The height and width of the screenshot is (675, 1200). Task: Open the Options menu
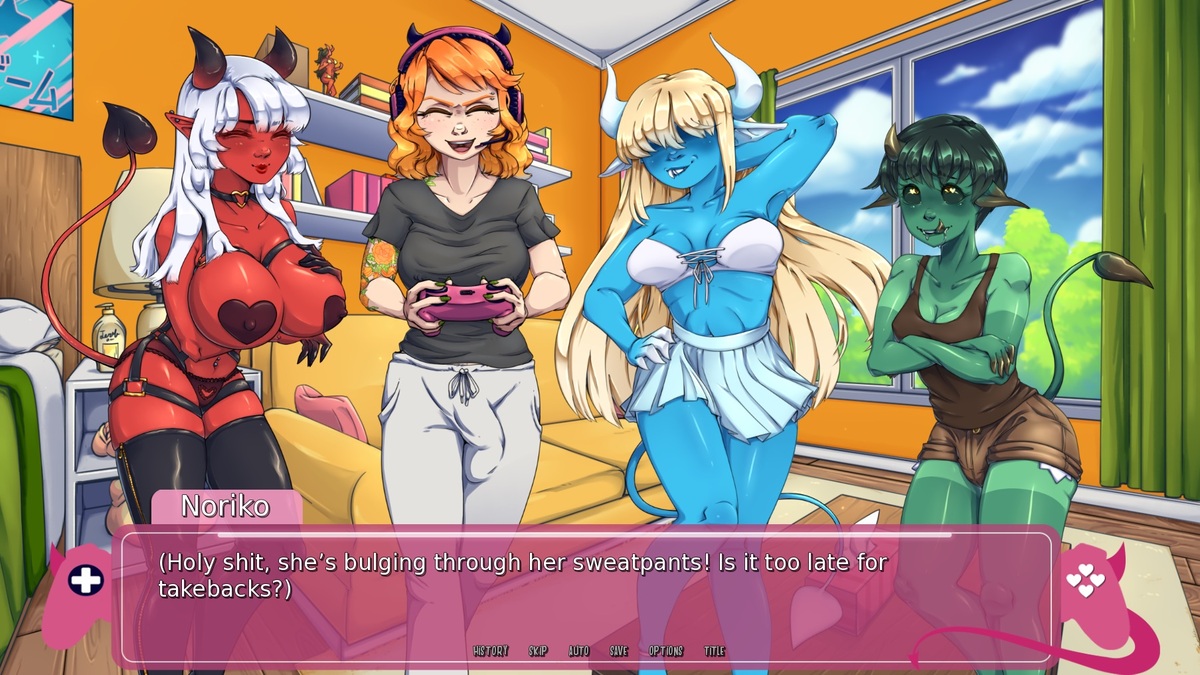click(x=665, y=651)
